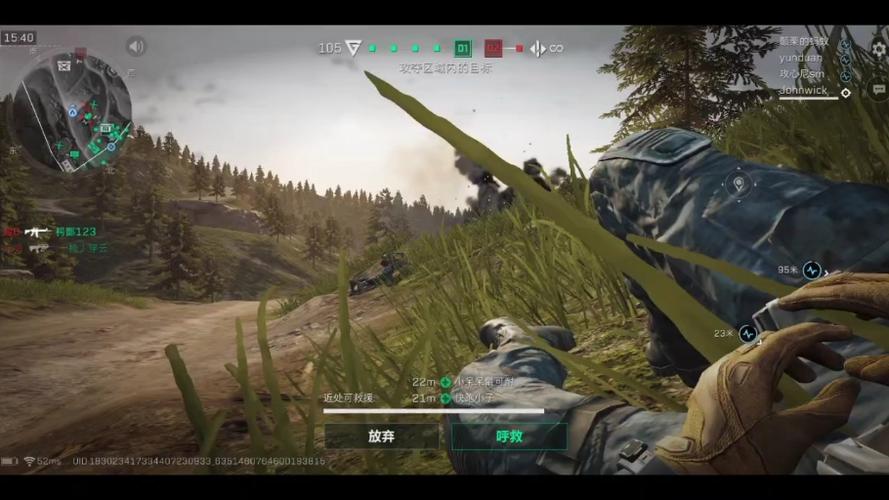Select teammate Johnwick in squad list
889x500 pixels.
(806, 91)
